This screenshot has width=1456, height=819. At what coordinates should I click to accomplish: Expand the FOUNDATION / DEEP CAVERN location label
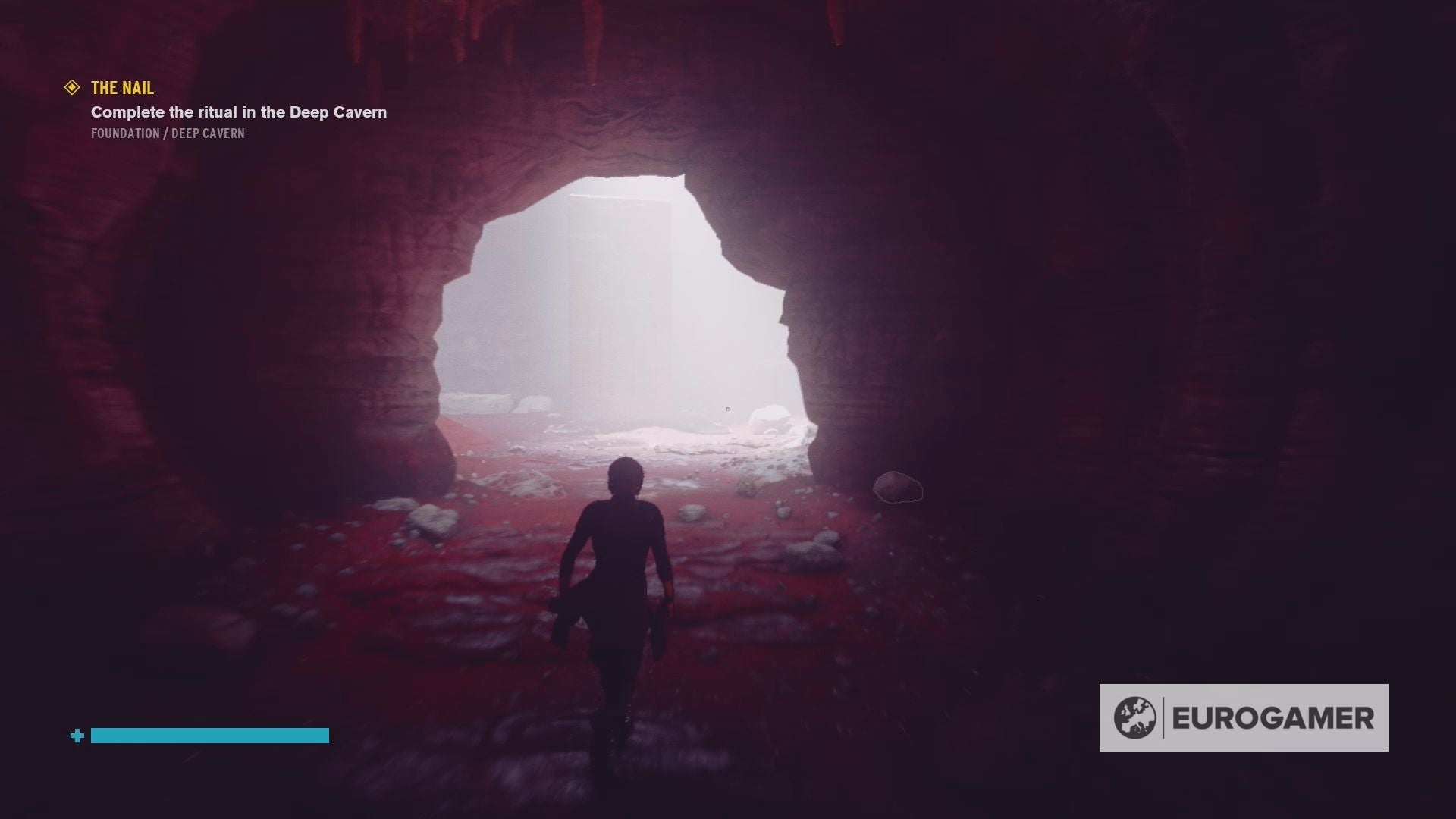(x=167, y=133)
